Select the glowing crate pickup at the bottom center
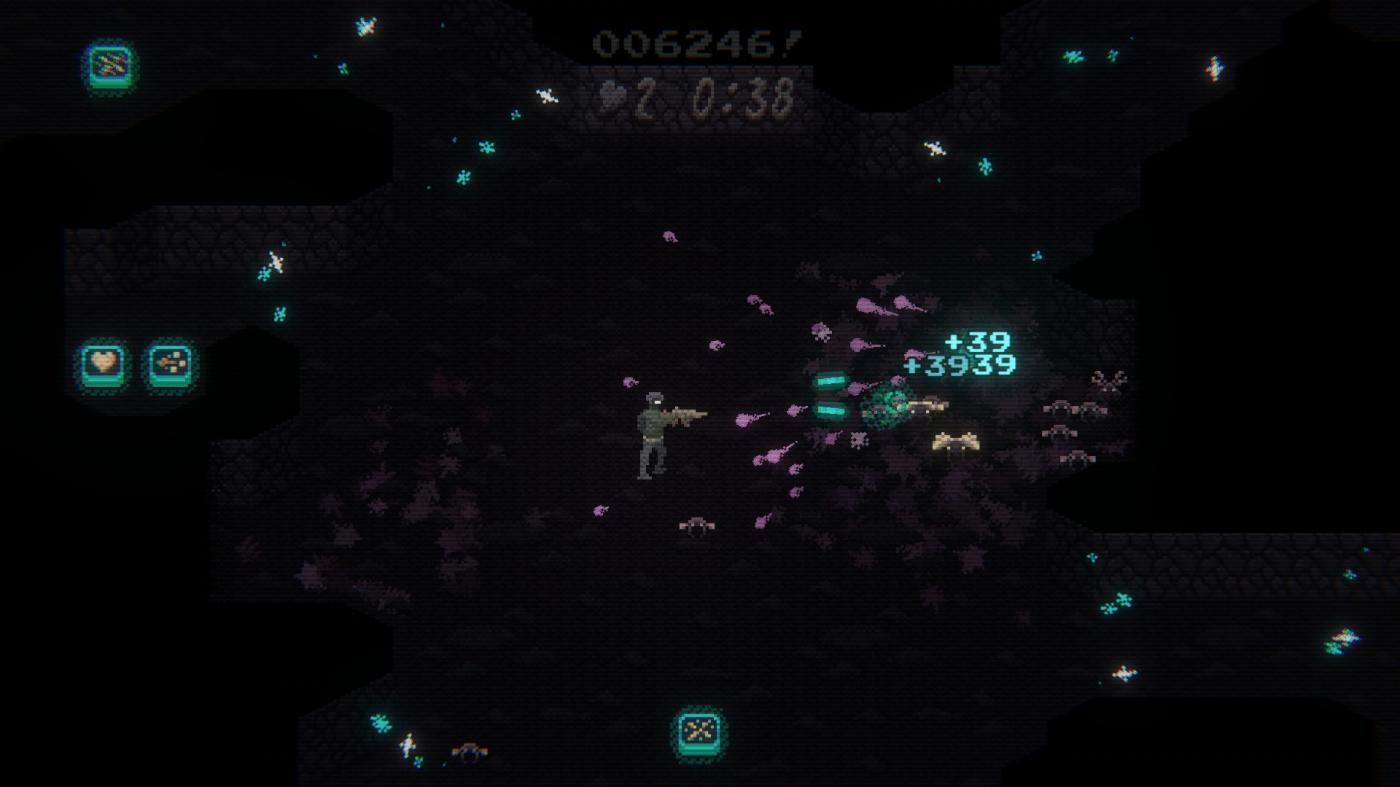 point(700,733)
